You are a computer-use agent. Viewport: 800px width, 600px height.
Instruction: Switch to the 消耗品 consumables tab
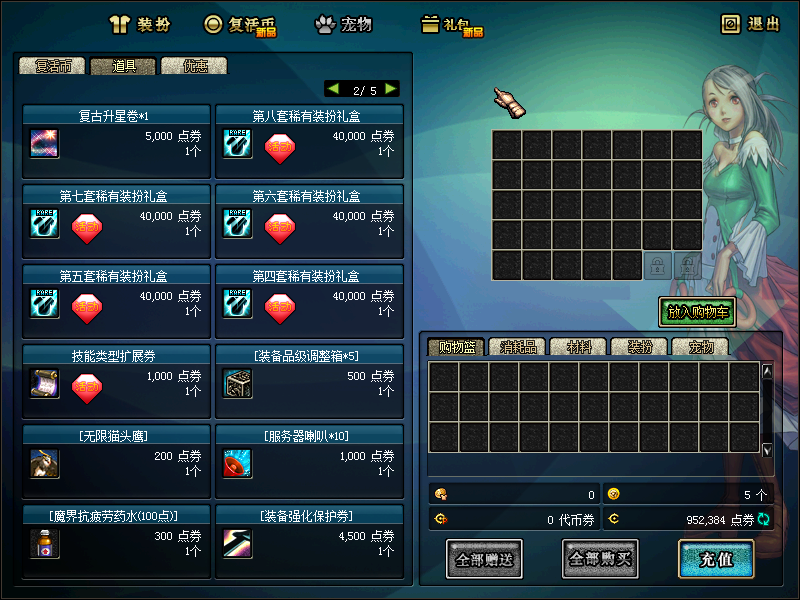[518, 347]
